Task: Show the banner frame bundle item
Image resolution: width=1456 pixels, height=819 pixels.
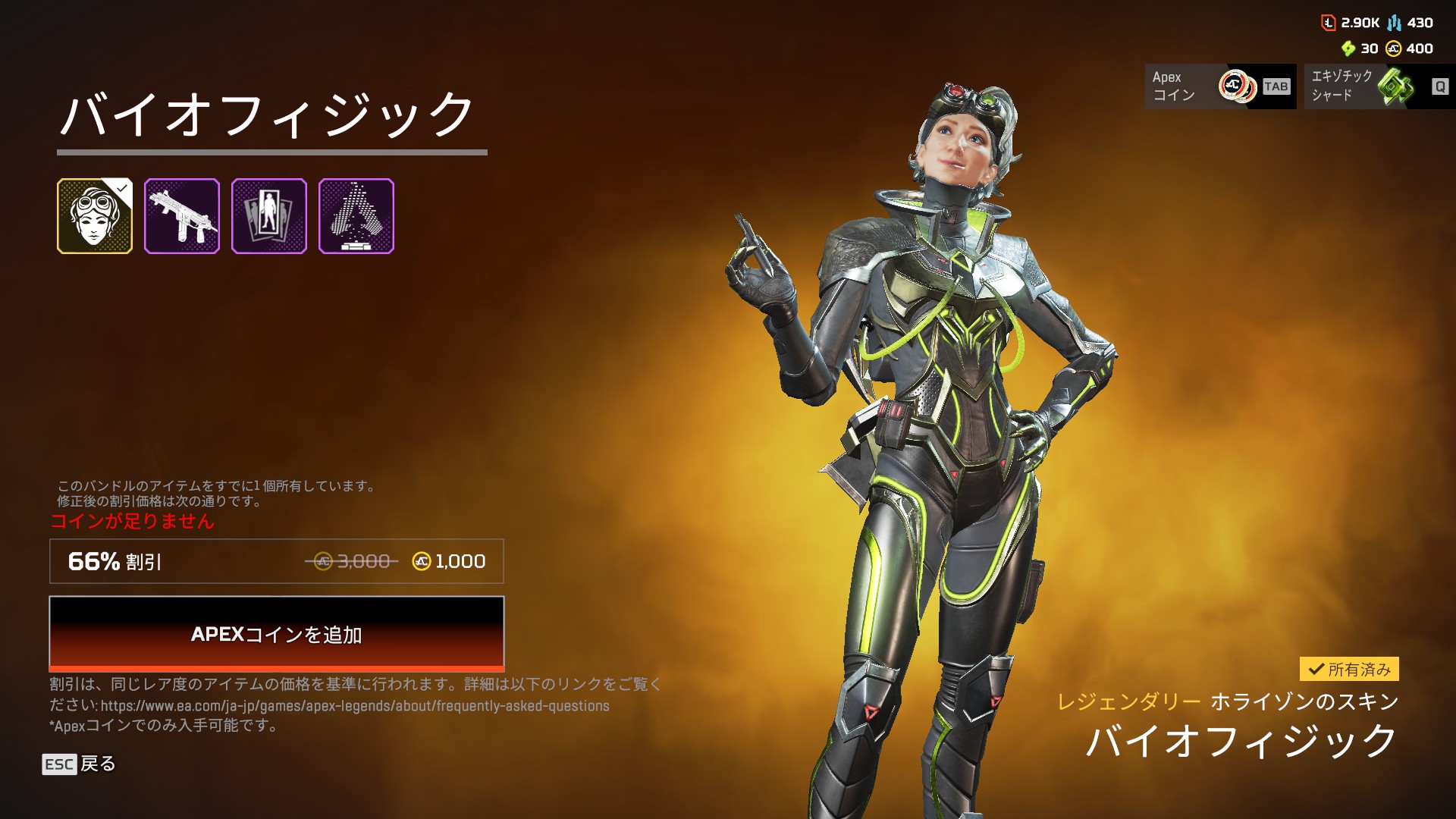Action: pyautogui.click(x=269, y=216)
